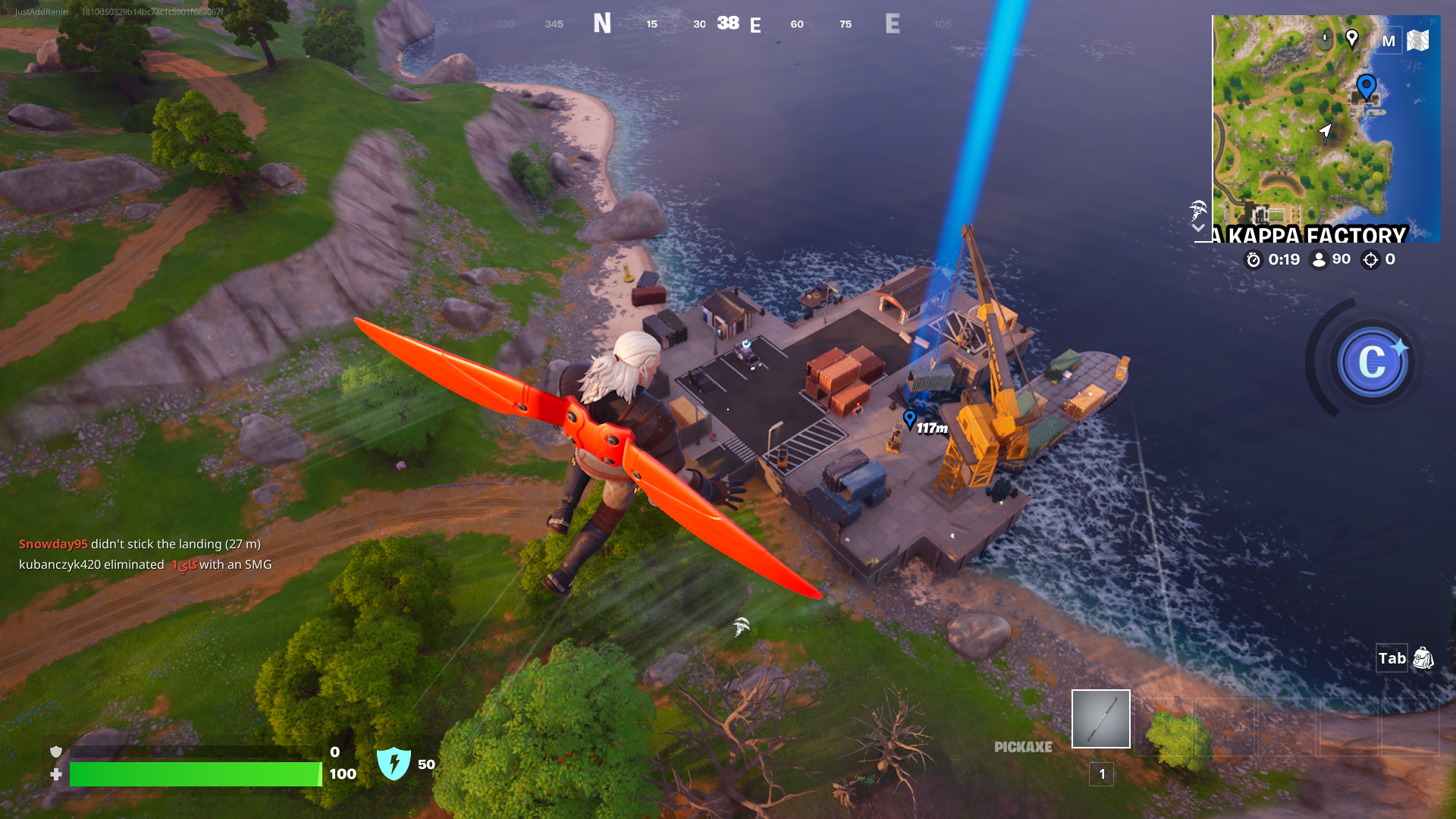Image resolution: width=1456 pixels, height=819 pixels.
Task: Click the M box to open the full map
Action: (1389, 41)
